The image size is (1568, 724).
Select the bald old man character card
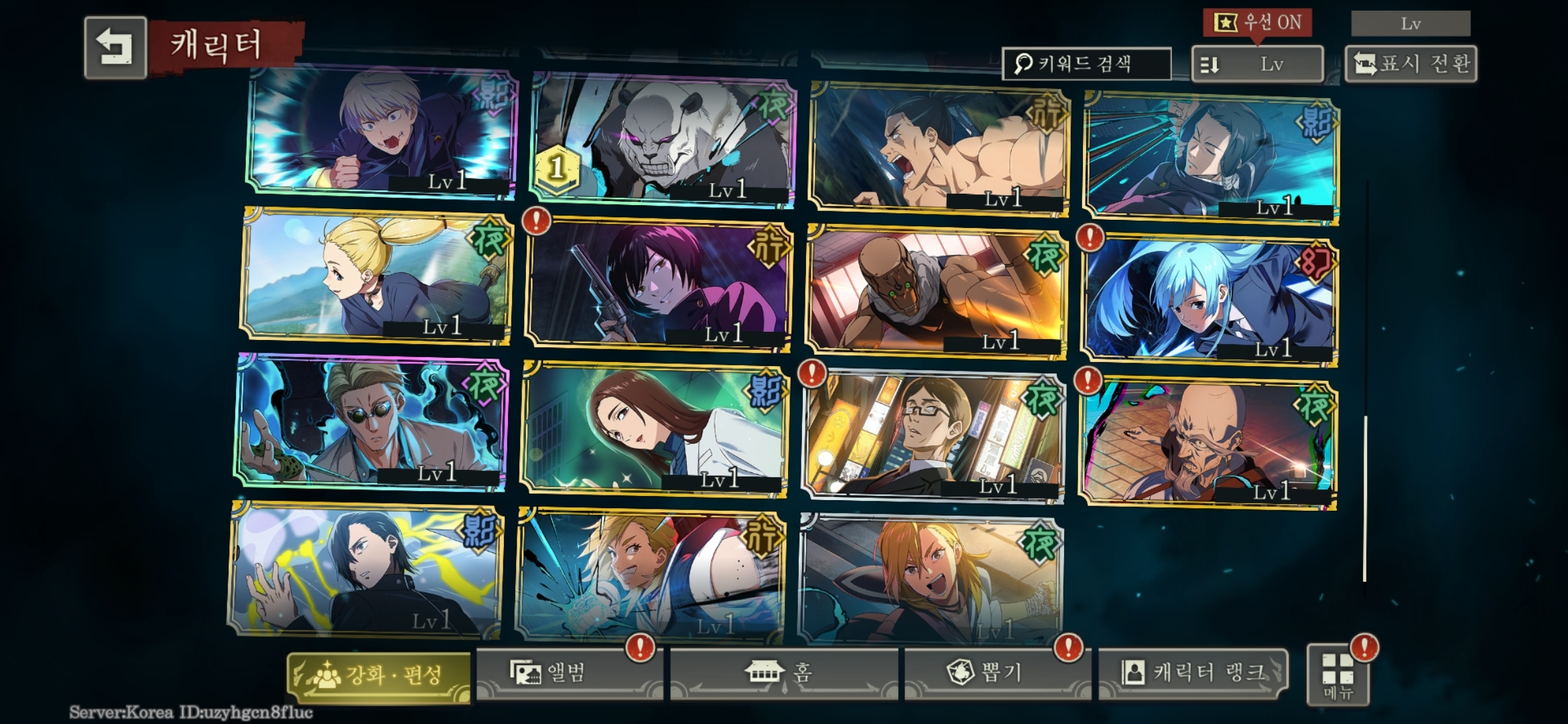coord(1206,442)
